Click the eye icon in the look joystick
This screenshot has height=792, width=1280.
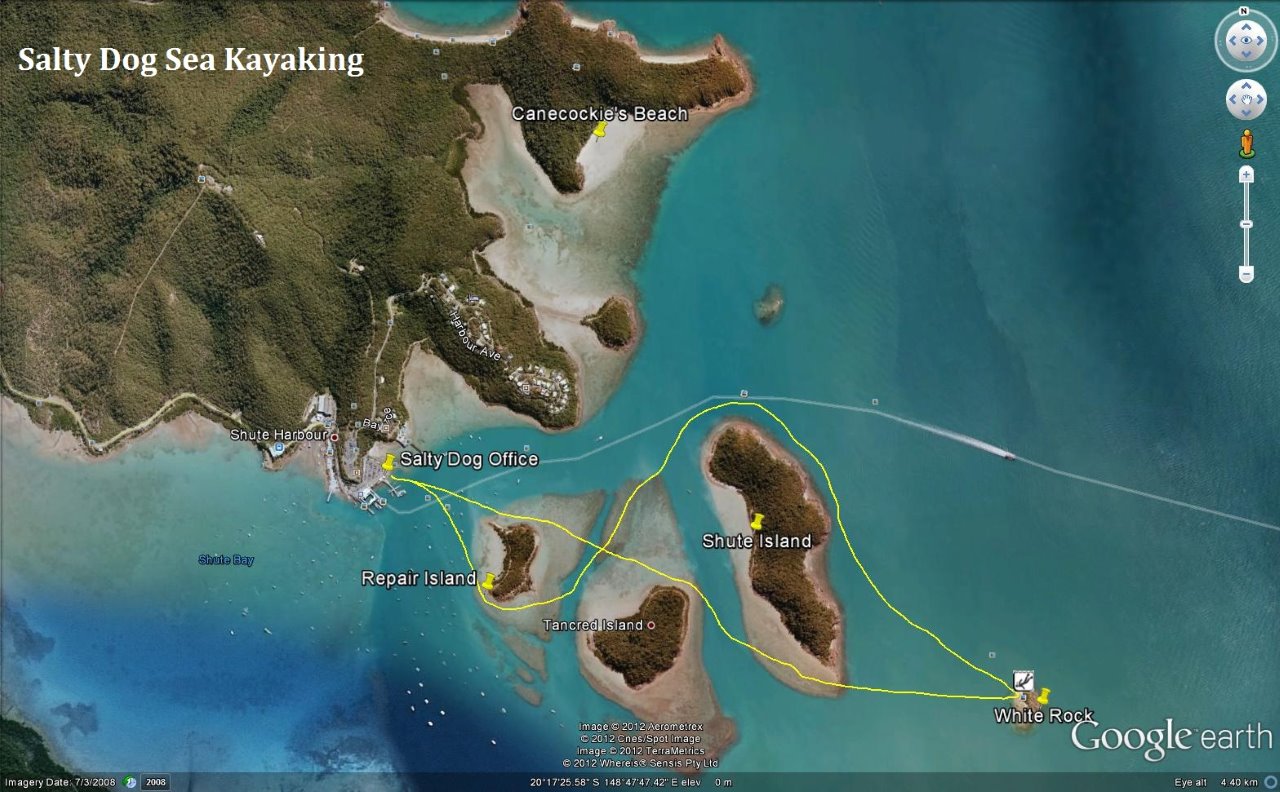[x=1247, y=38]
